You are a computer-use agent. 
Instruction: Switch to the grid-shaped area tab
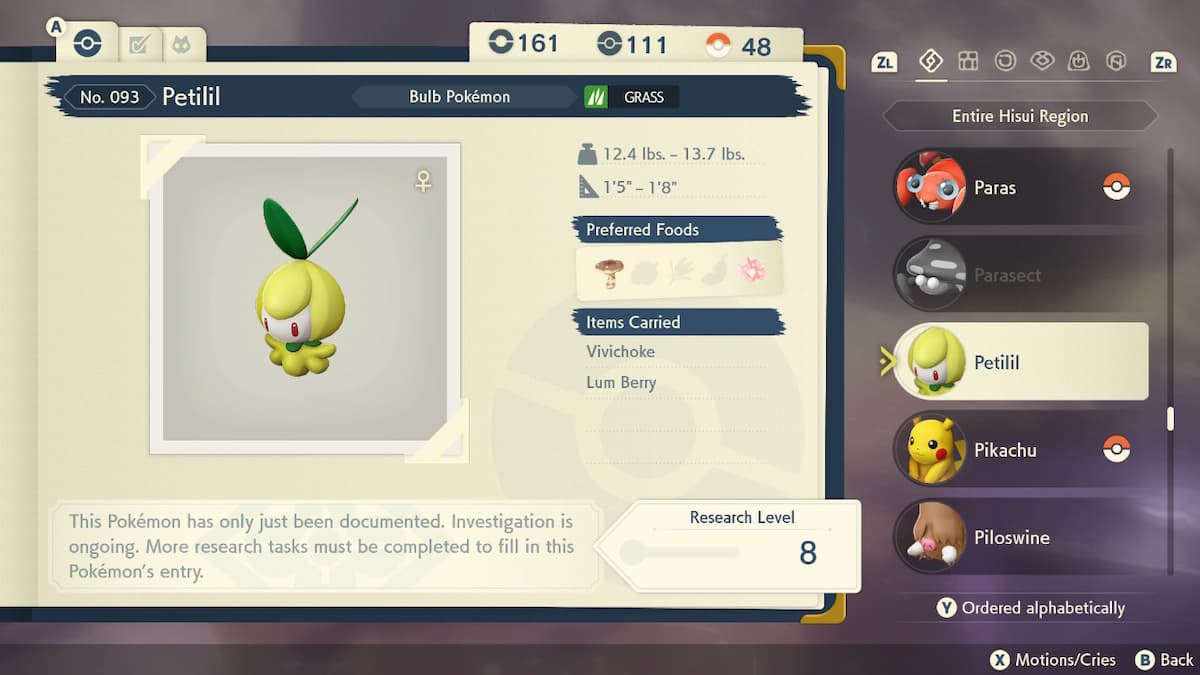968,62
